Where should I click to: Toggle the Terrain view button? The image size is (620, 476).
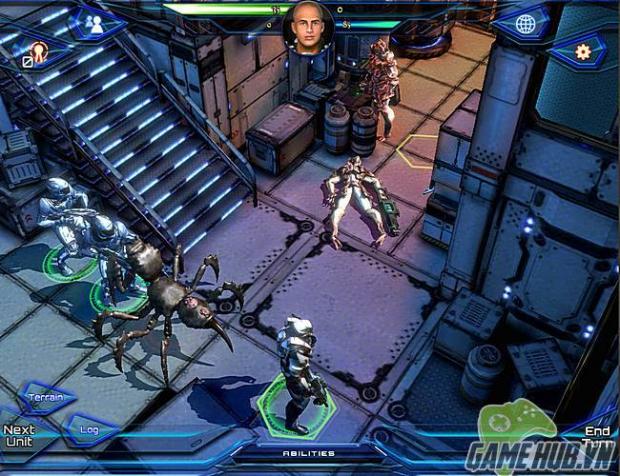[46, 398]
